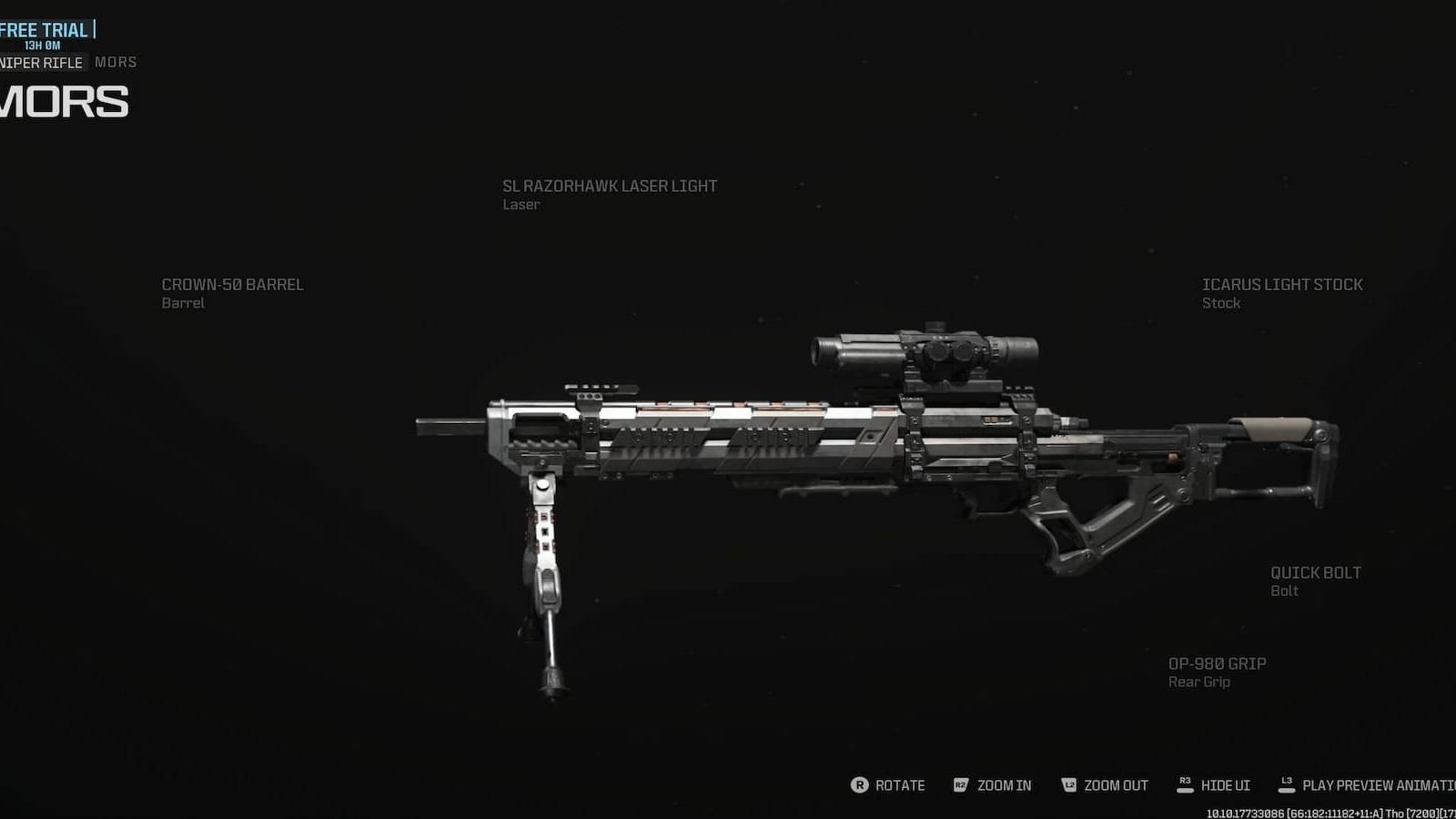Select the Crown-50 Barrel attachment
The width and height of the screenshot is (1456, 819).
pyautogui.click(x=234, y=293)
